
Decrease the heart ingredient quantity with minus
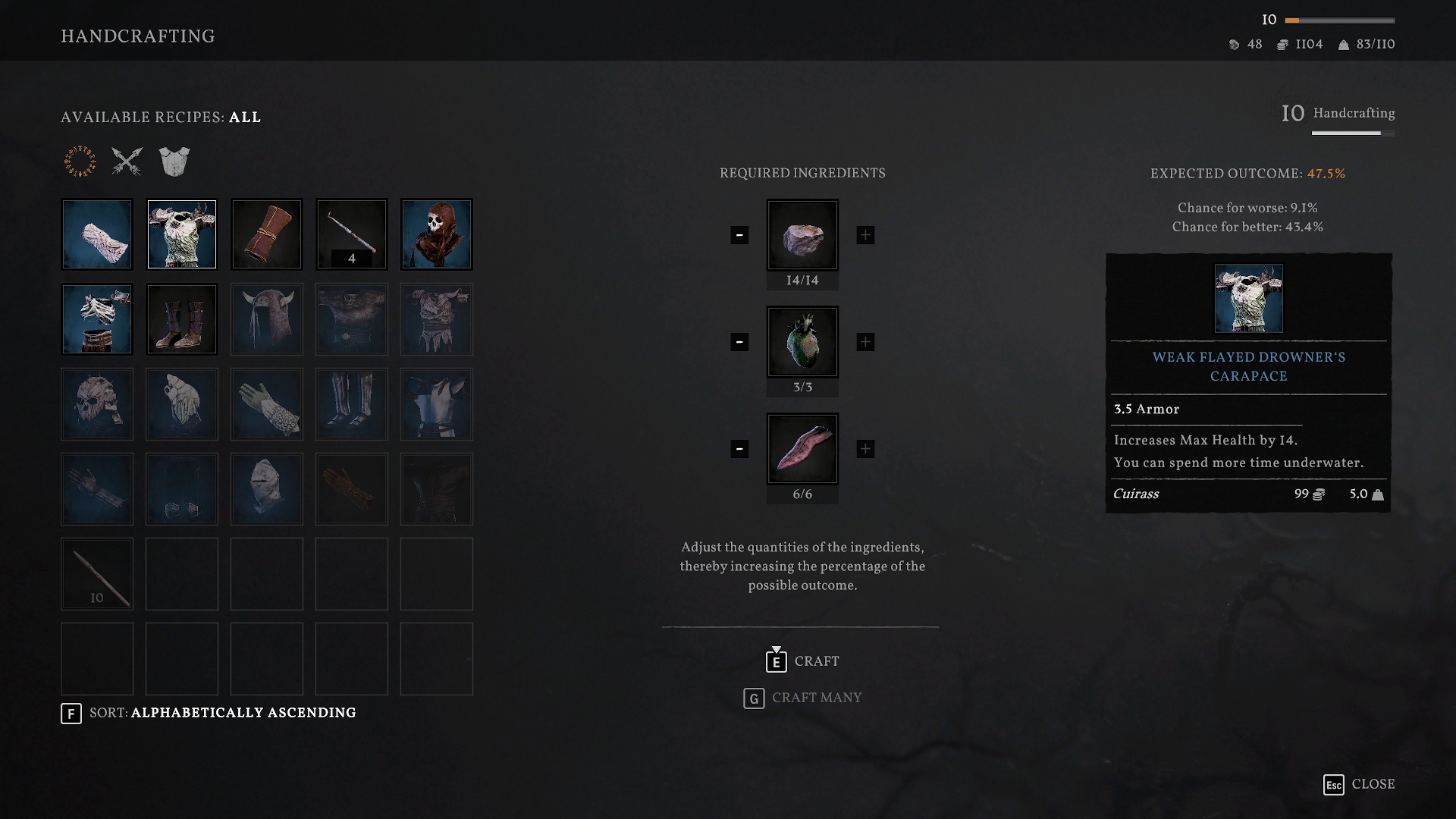click(739, 342)
